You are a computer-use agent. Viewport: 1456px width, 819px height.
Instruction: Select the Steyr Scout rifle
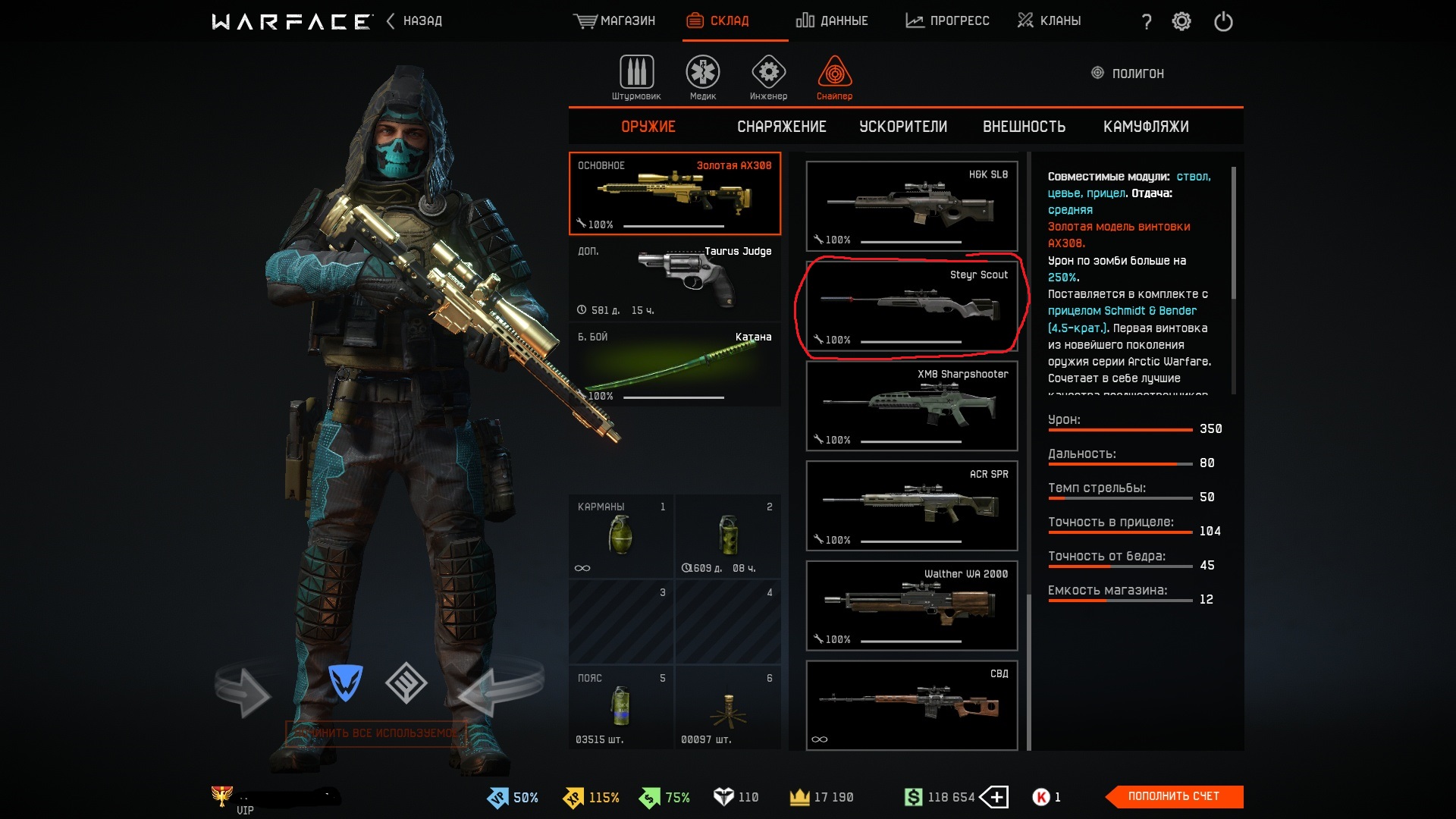click(912, 306)
